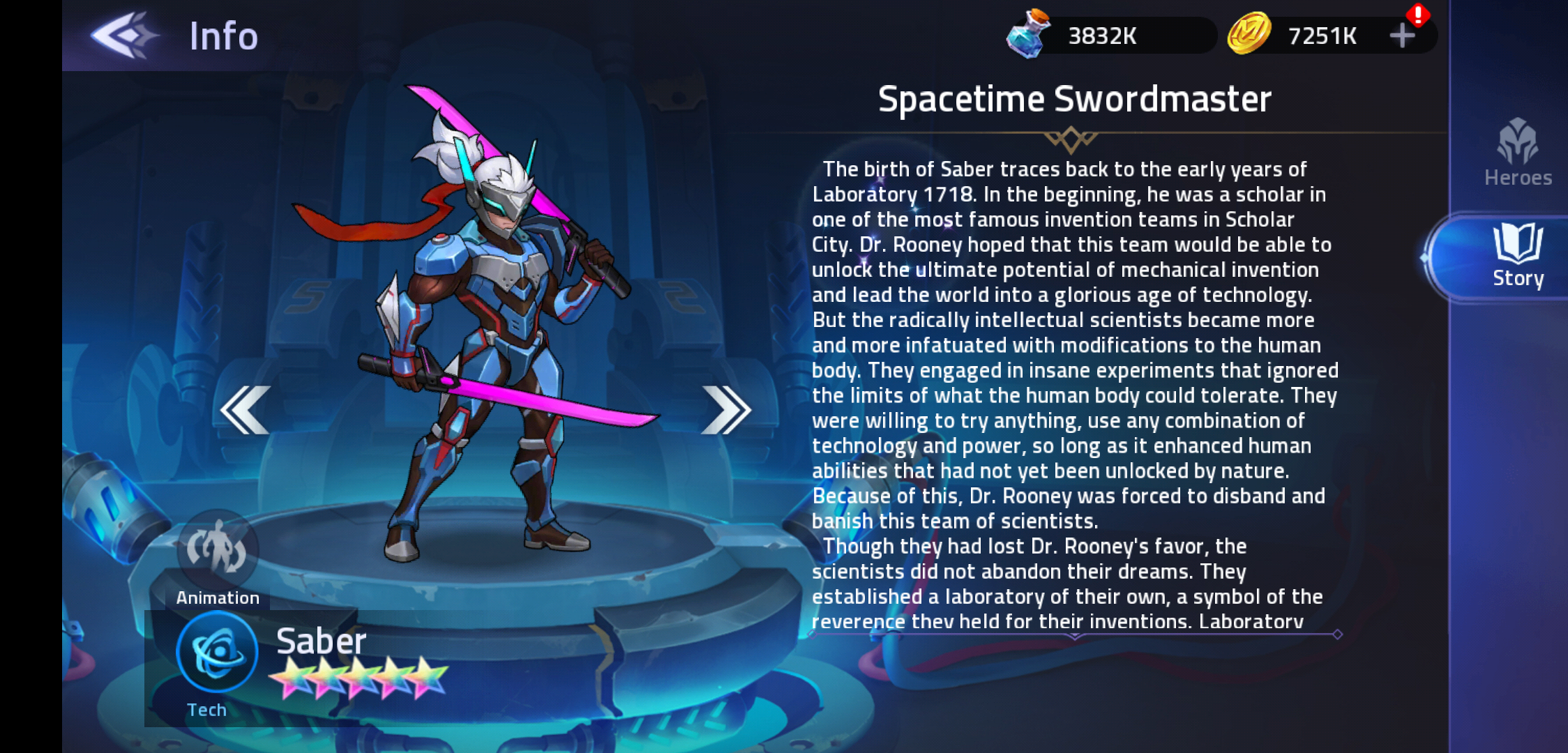Show the next hero with right chevron
Viewport: 1568px width, 753px height.
point(726,410)
